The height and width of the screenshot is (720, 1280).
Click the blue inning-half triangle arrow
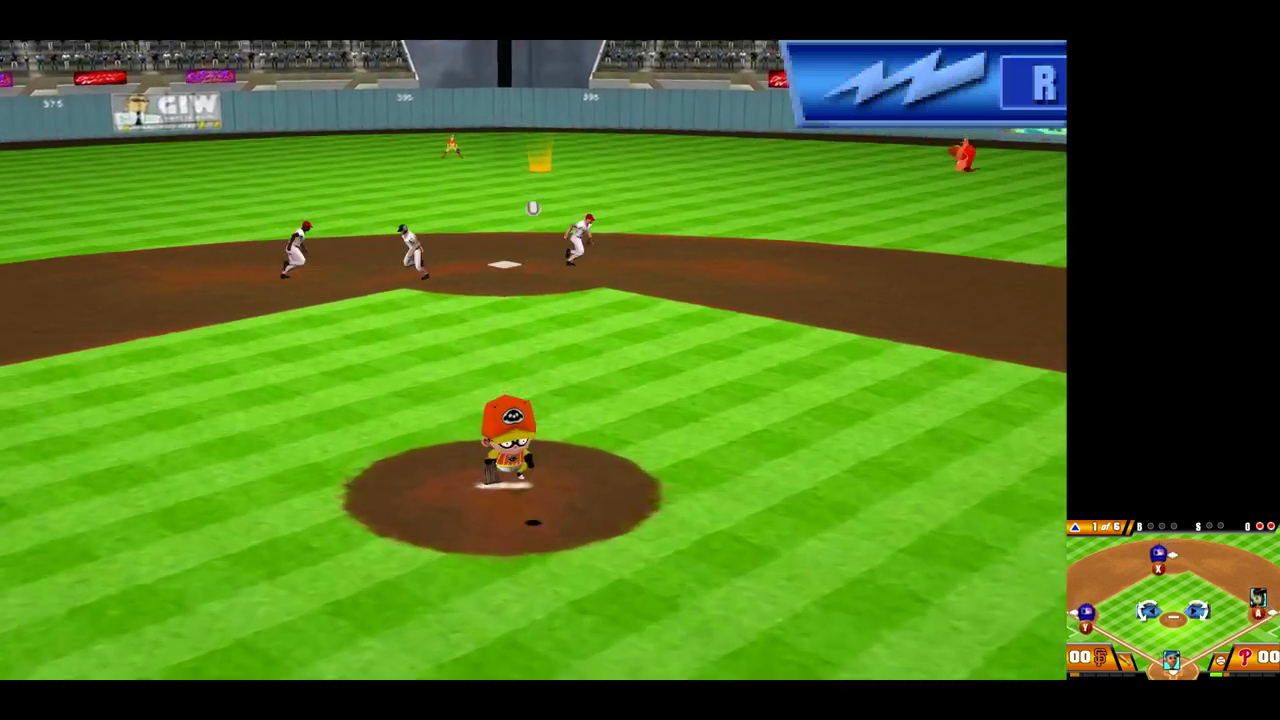(1076, 527)
